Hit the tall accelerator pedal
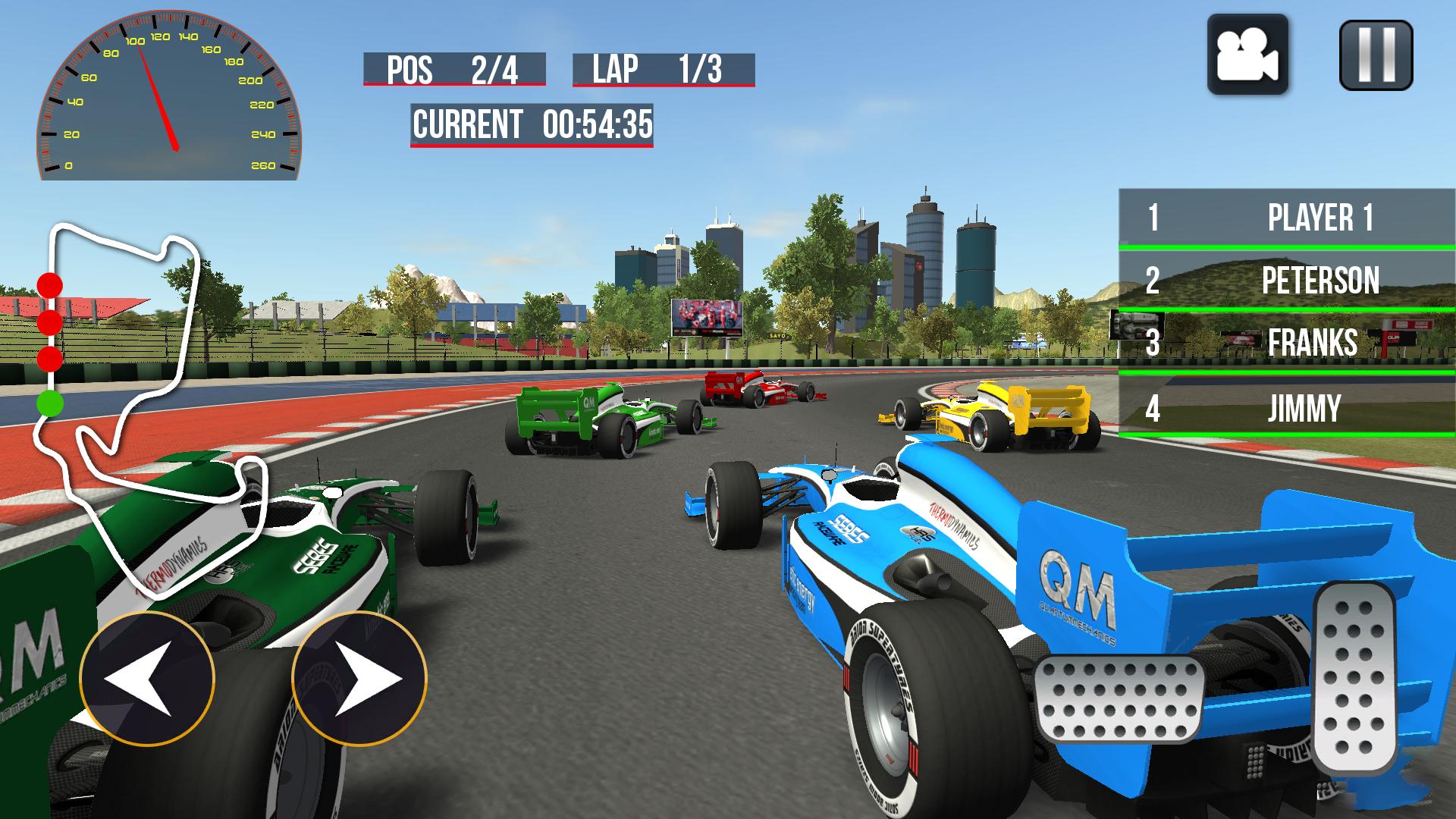The image size is (1456, 819). tap(1355, 677)
